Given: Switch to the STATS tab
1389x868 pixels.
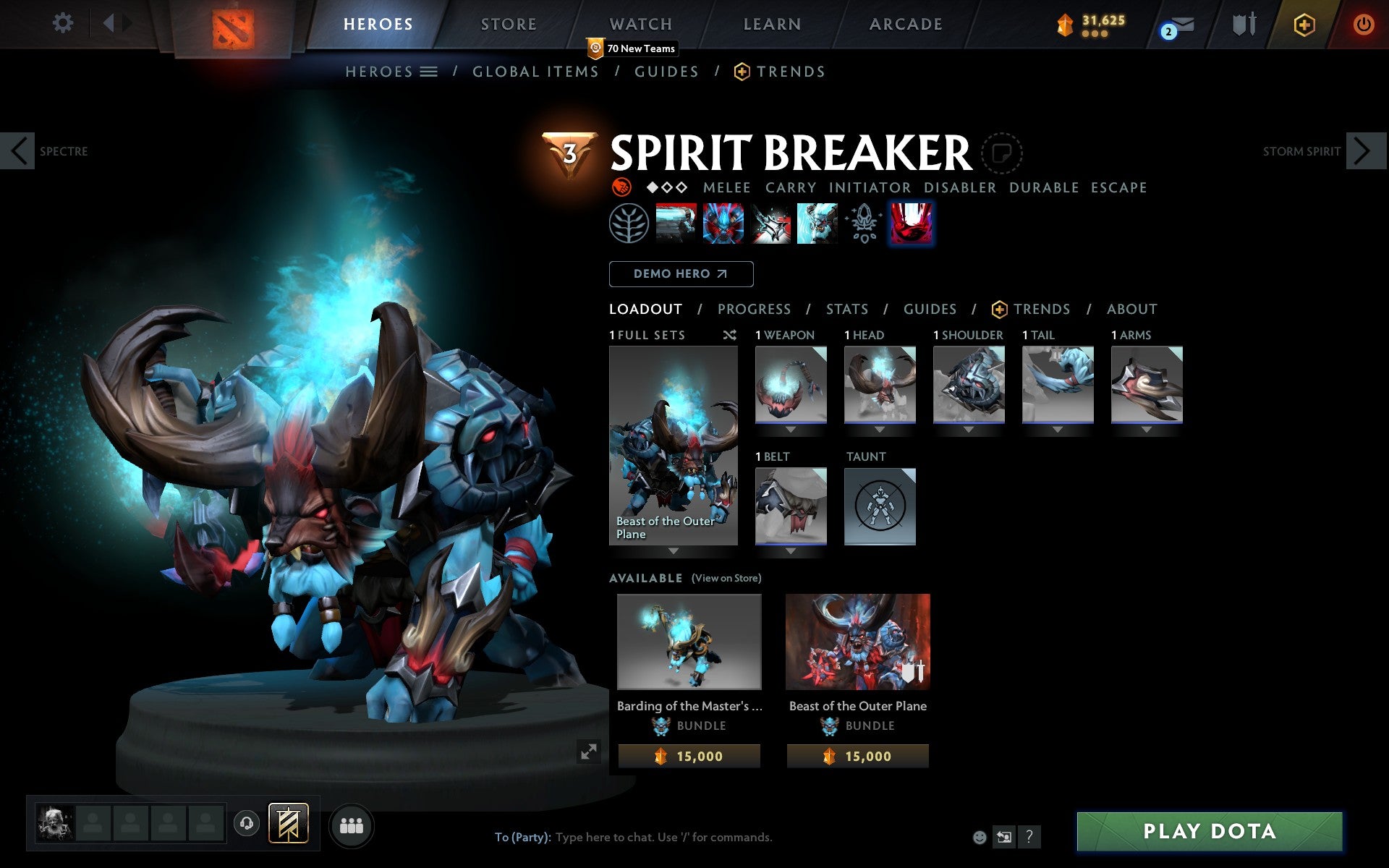Looking at the screenshot, I should pos(846,309).
